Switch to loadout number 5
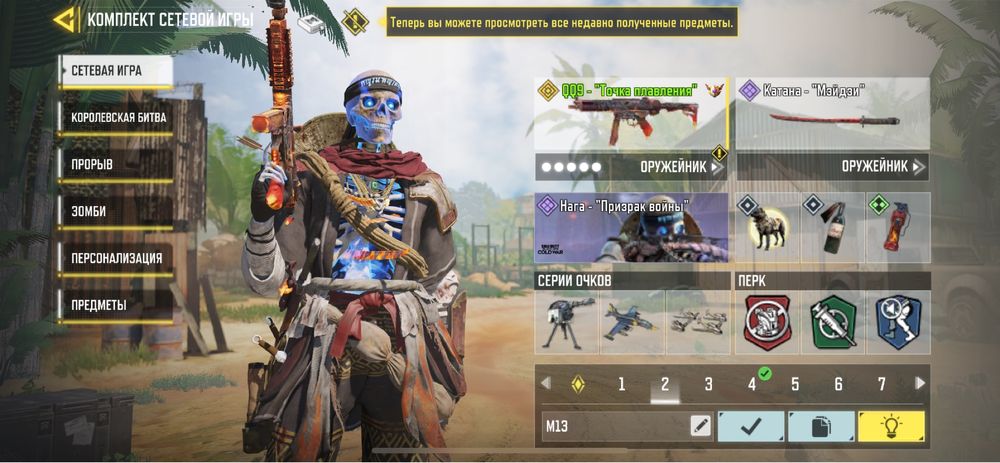The height and width of the screenshot is (463, 1000). coord(795,384)
